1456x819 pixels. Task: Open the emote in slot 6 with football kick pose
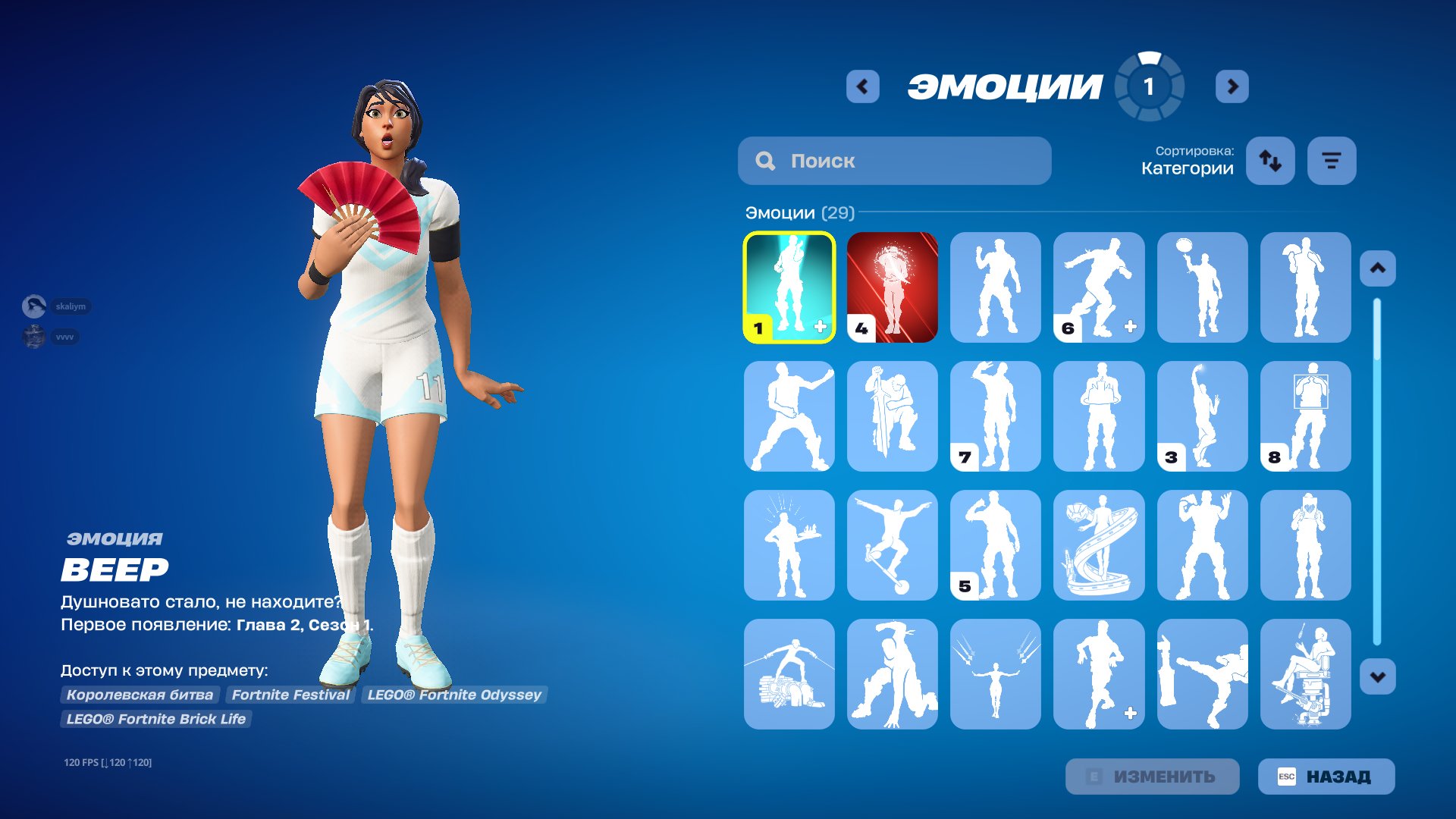click(1099, 287)
